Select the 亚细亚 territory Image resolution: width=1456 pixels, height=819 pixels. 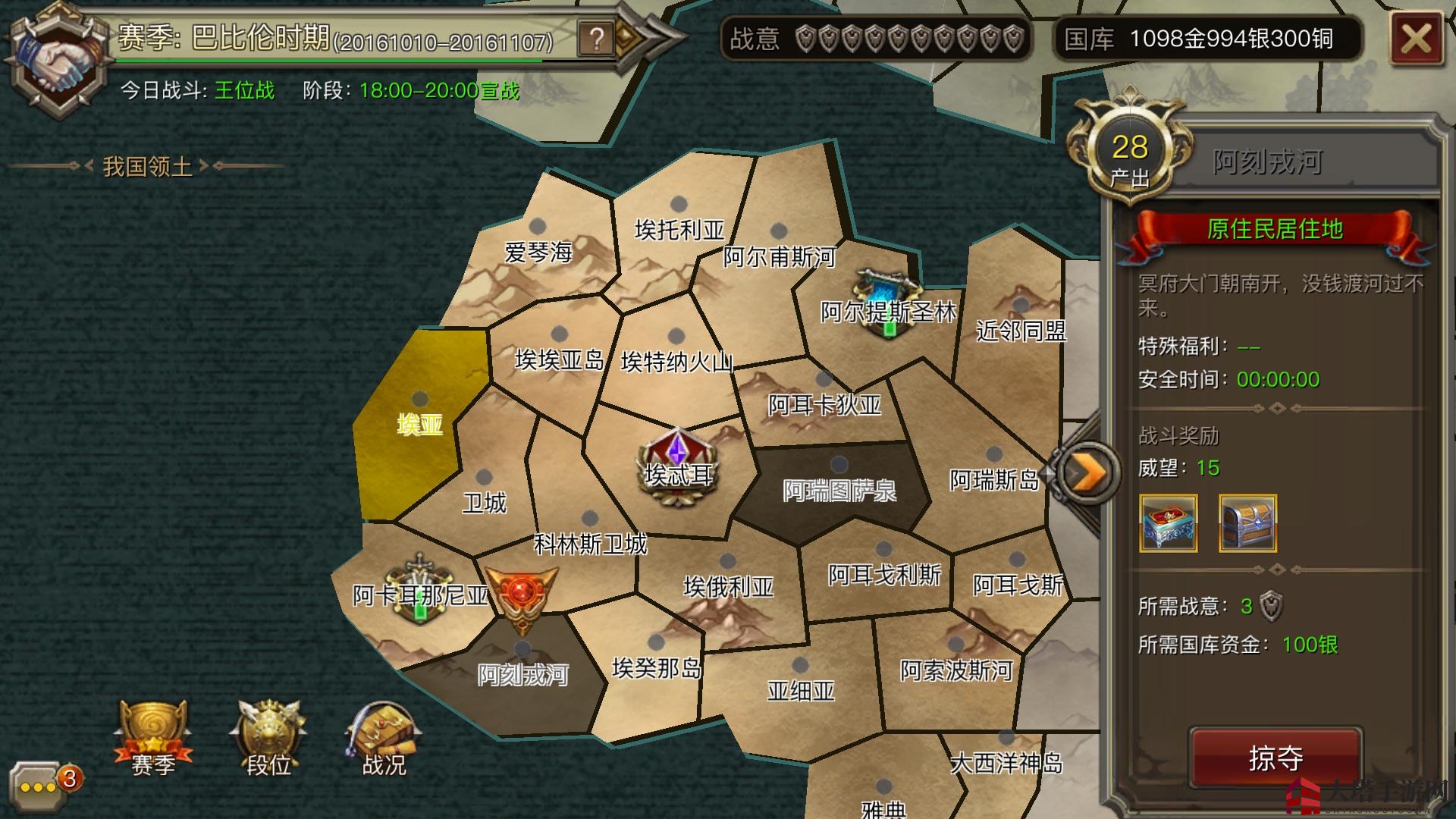point(801,687)
